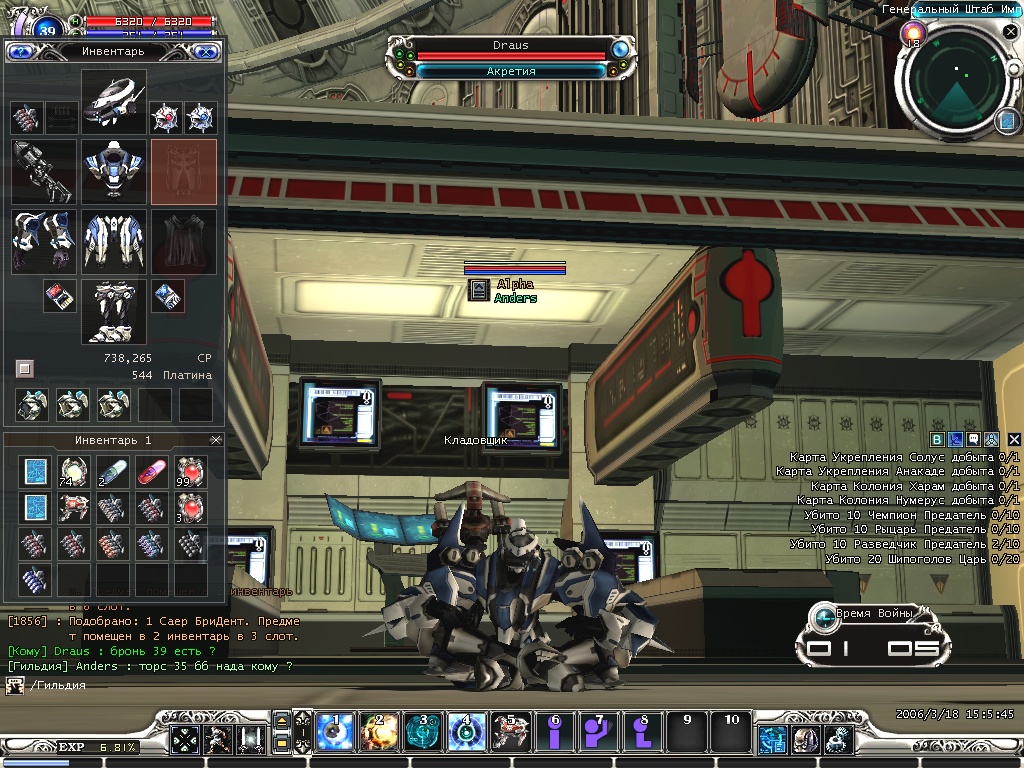Select the black cloak slot
This screenshot has width=1024, height=768.
coord(184,241)
